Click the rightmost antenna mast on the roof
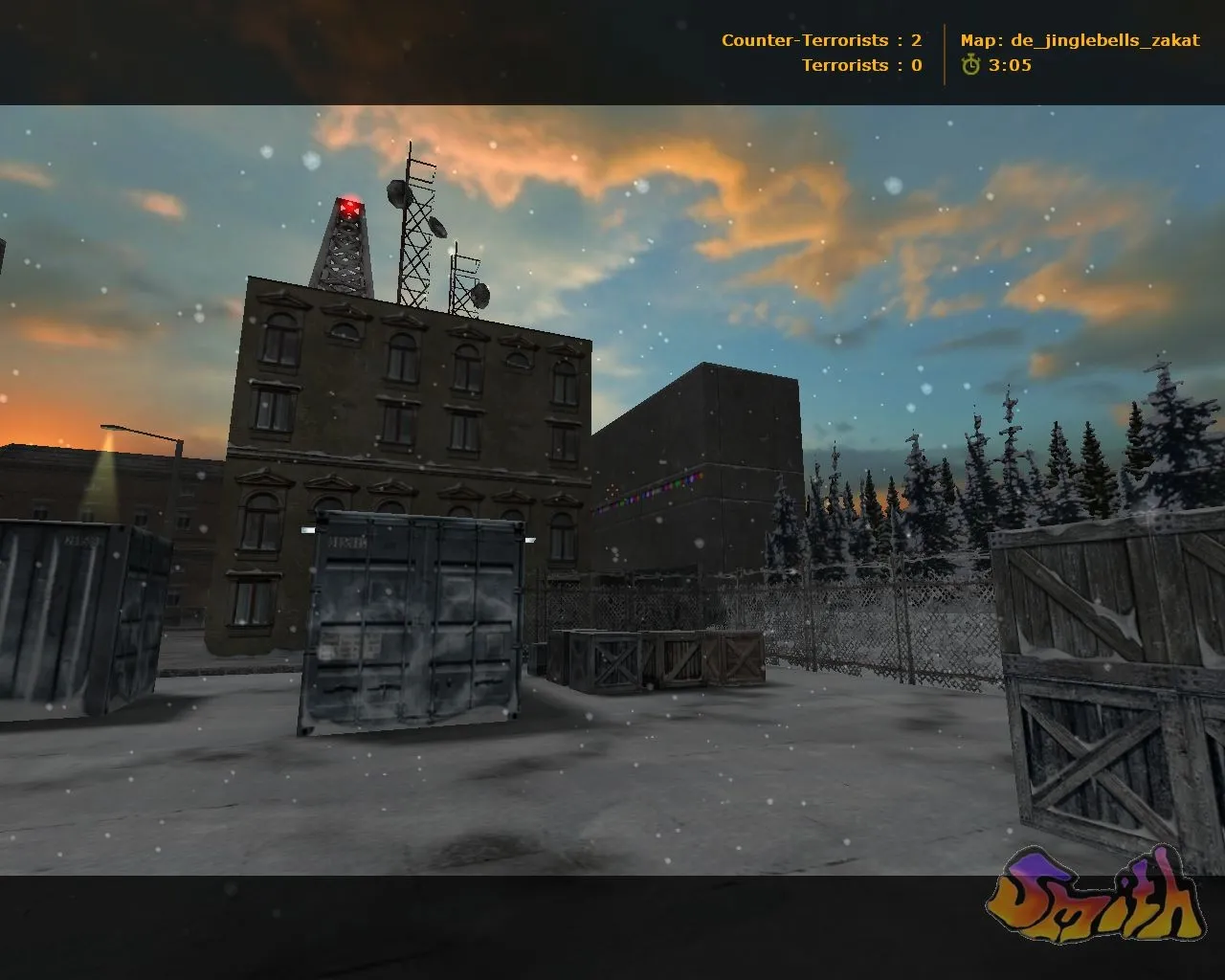Image resolution: width=1225 pixels, height=980 pixels. click(466, 278)
